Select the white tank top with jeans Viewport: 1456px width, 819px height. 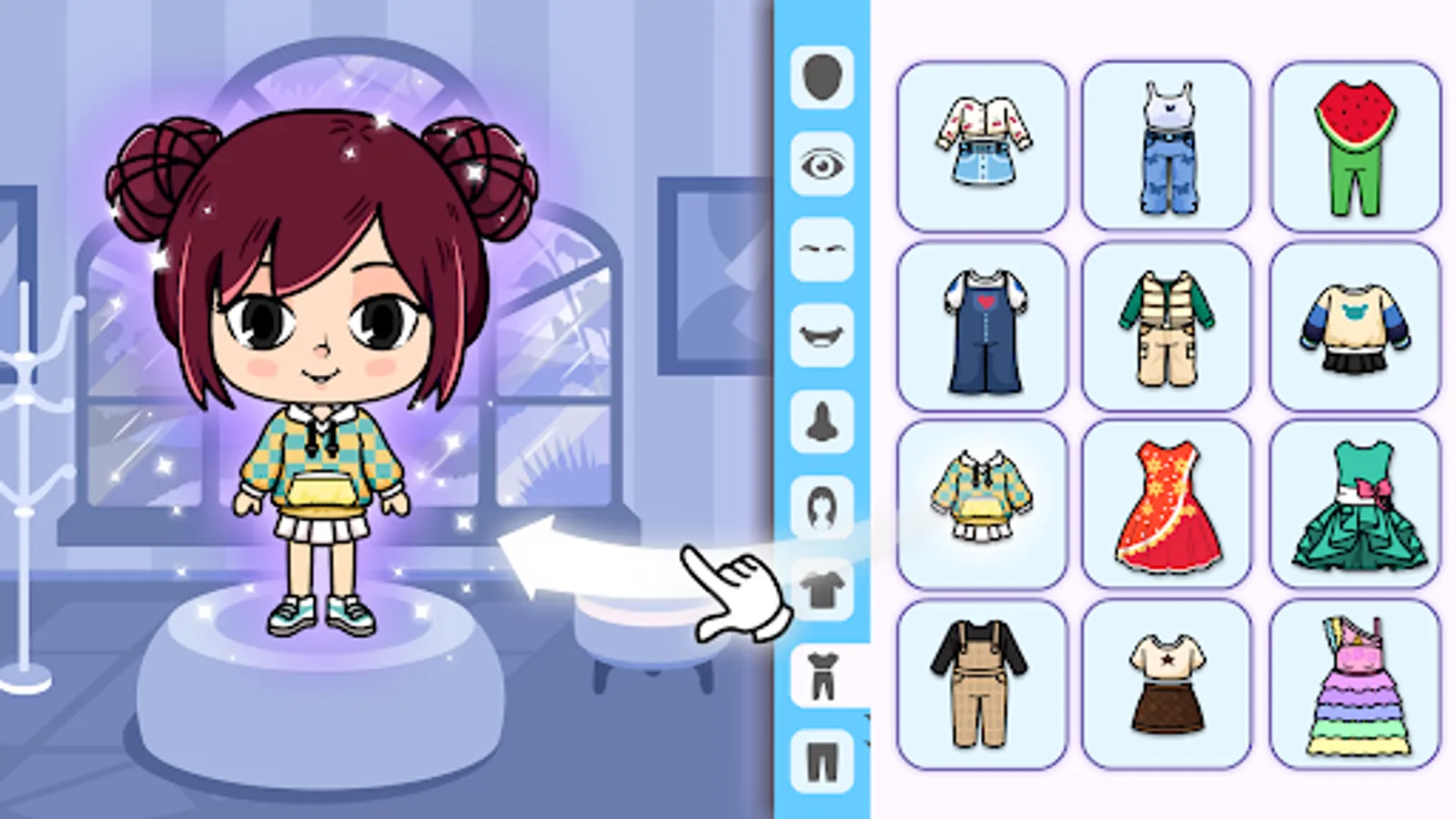click(1168, 141)
